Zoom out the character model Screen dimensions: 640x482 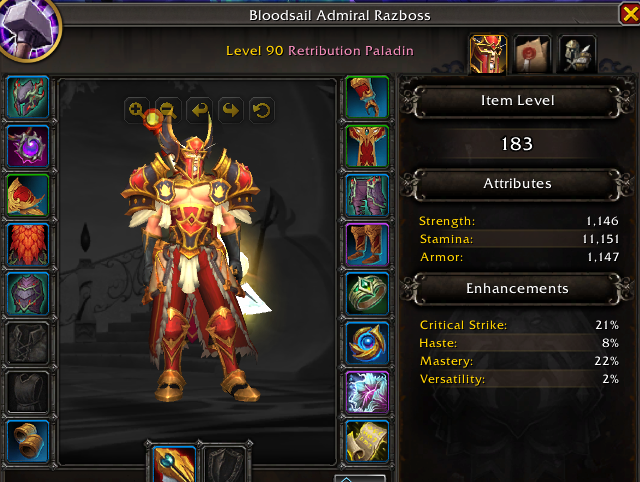coord(167,109)
